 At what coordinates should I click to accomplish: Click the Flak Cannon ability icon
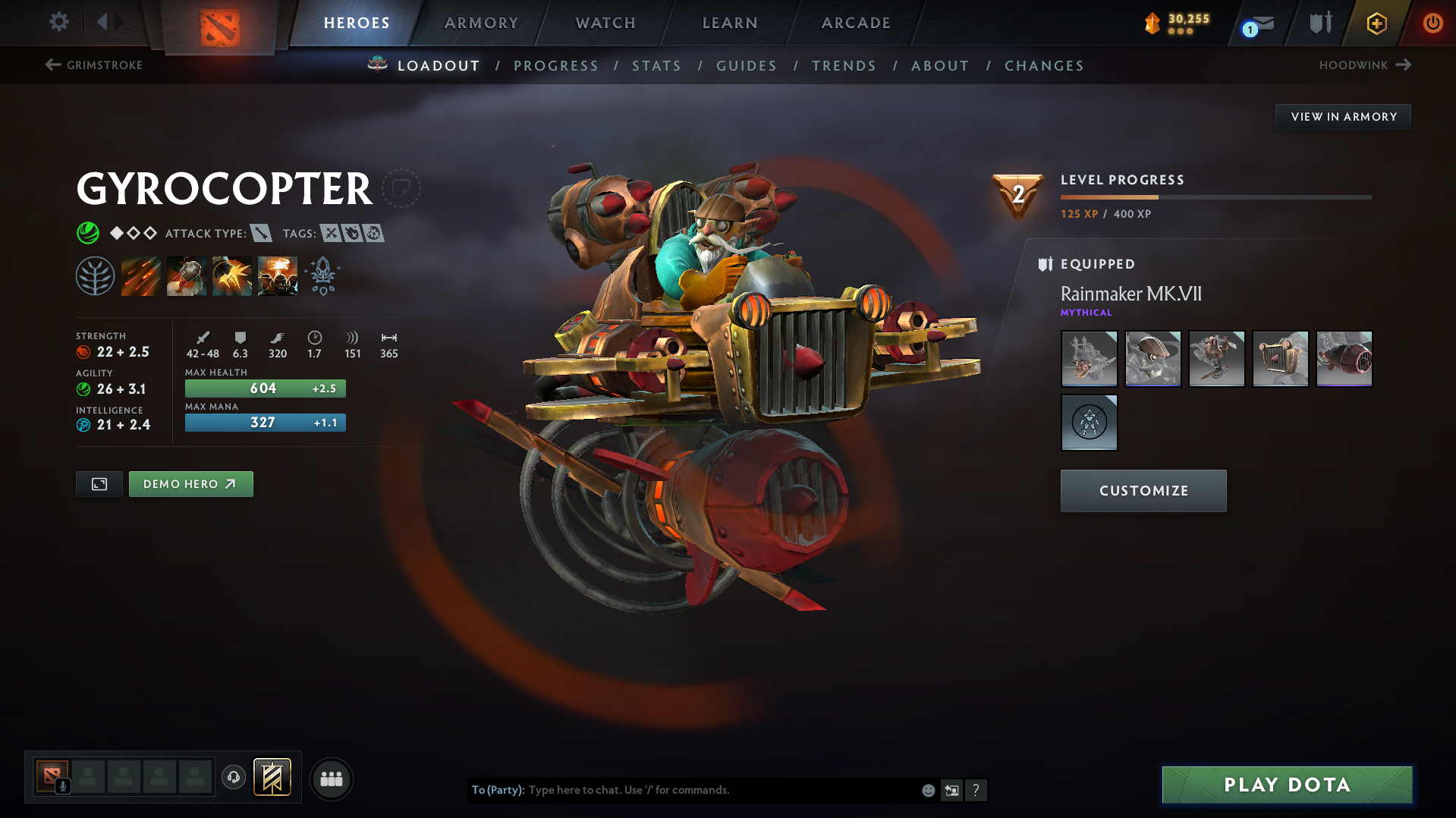pos(231,275)
